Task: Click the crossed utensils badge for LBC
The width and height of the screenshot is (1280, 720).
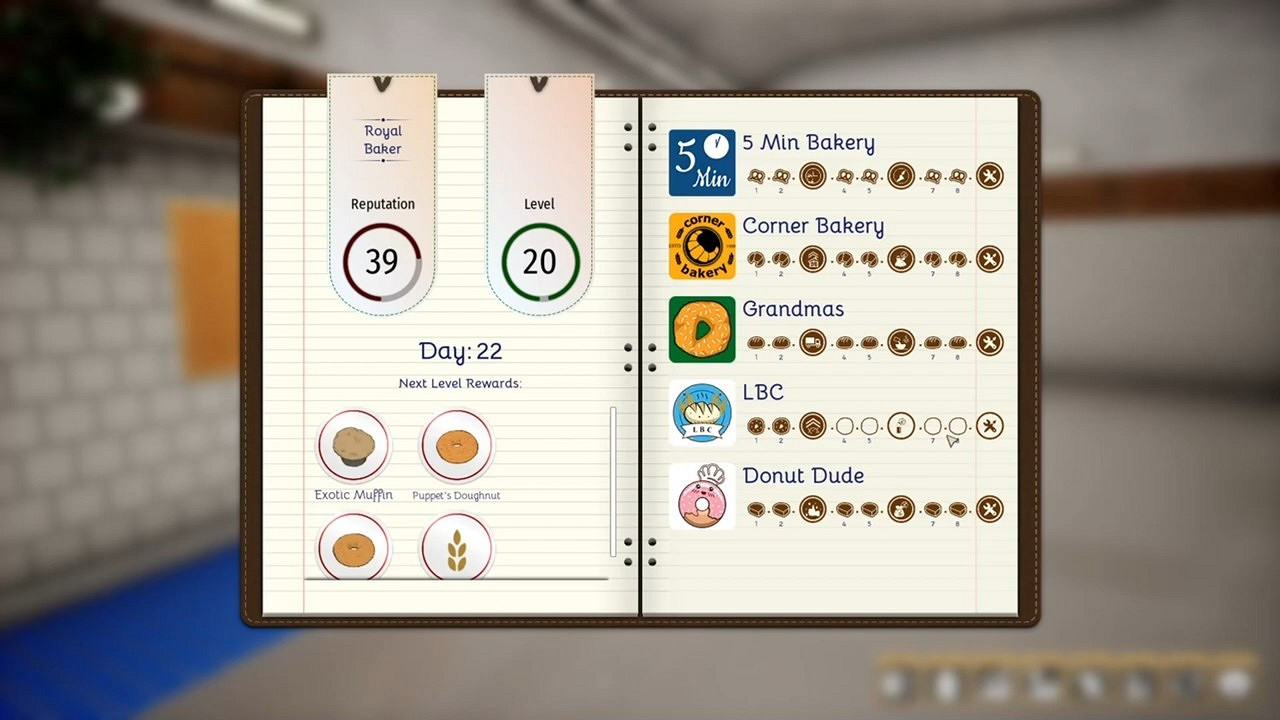Action: [990, 426]
